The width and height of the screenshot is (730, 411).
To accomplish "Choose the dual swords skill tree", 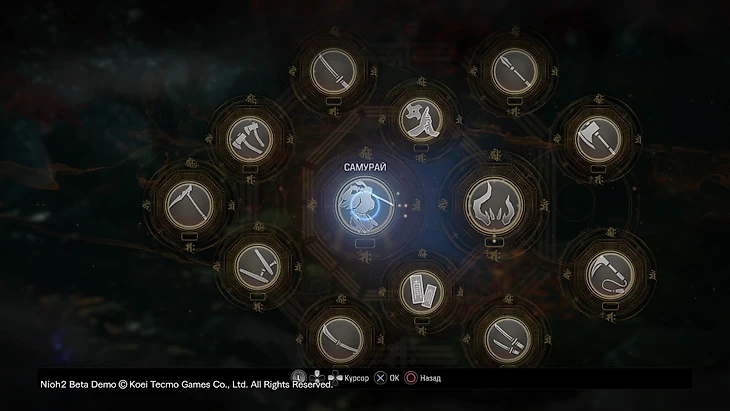I will coord(508,339).
